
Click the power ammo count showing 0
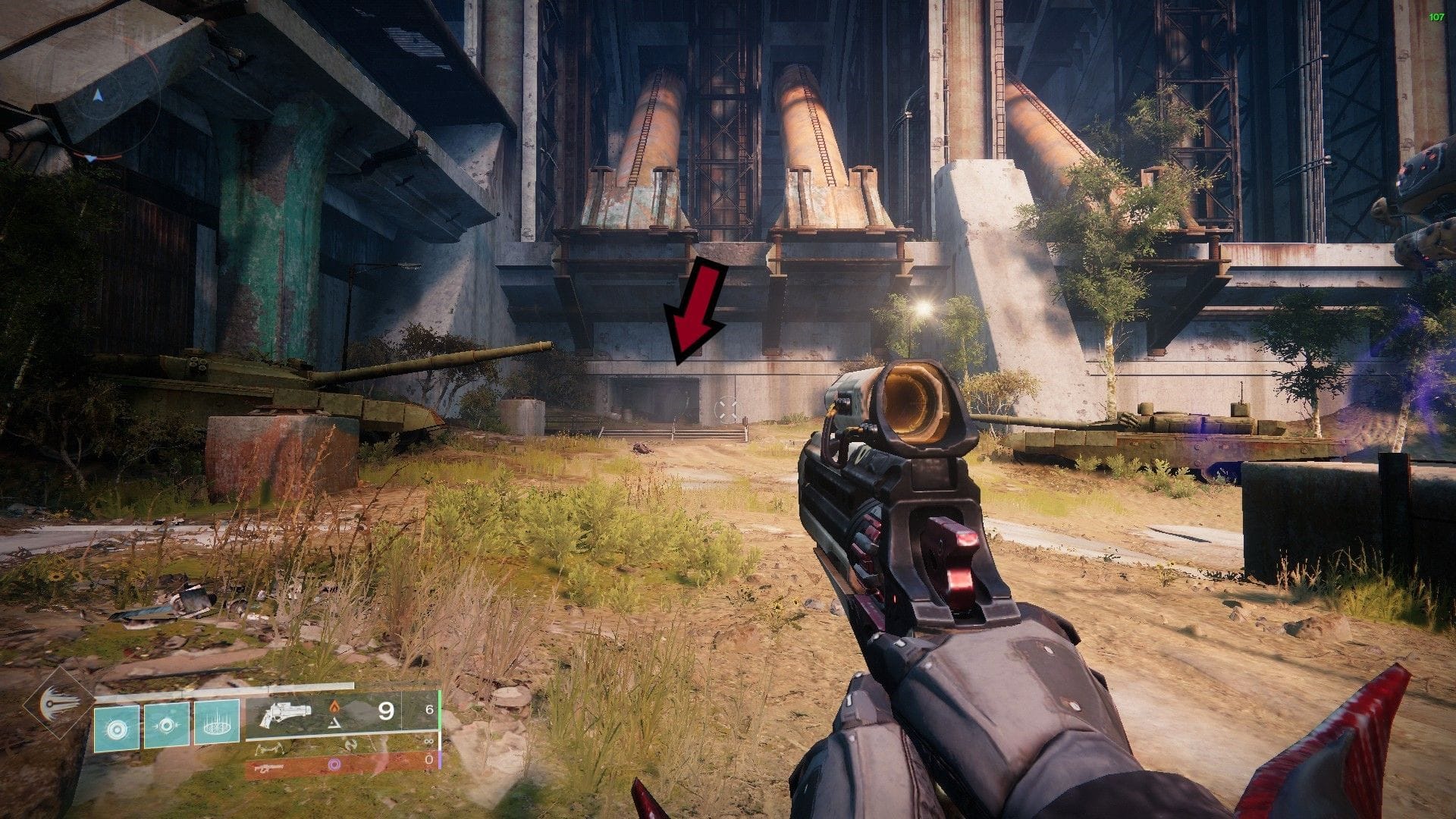428,760
